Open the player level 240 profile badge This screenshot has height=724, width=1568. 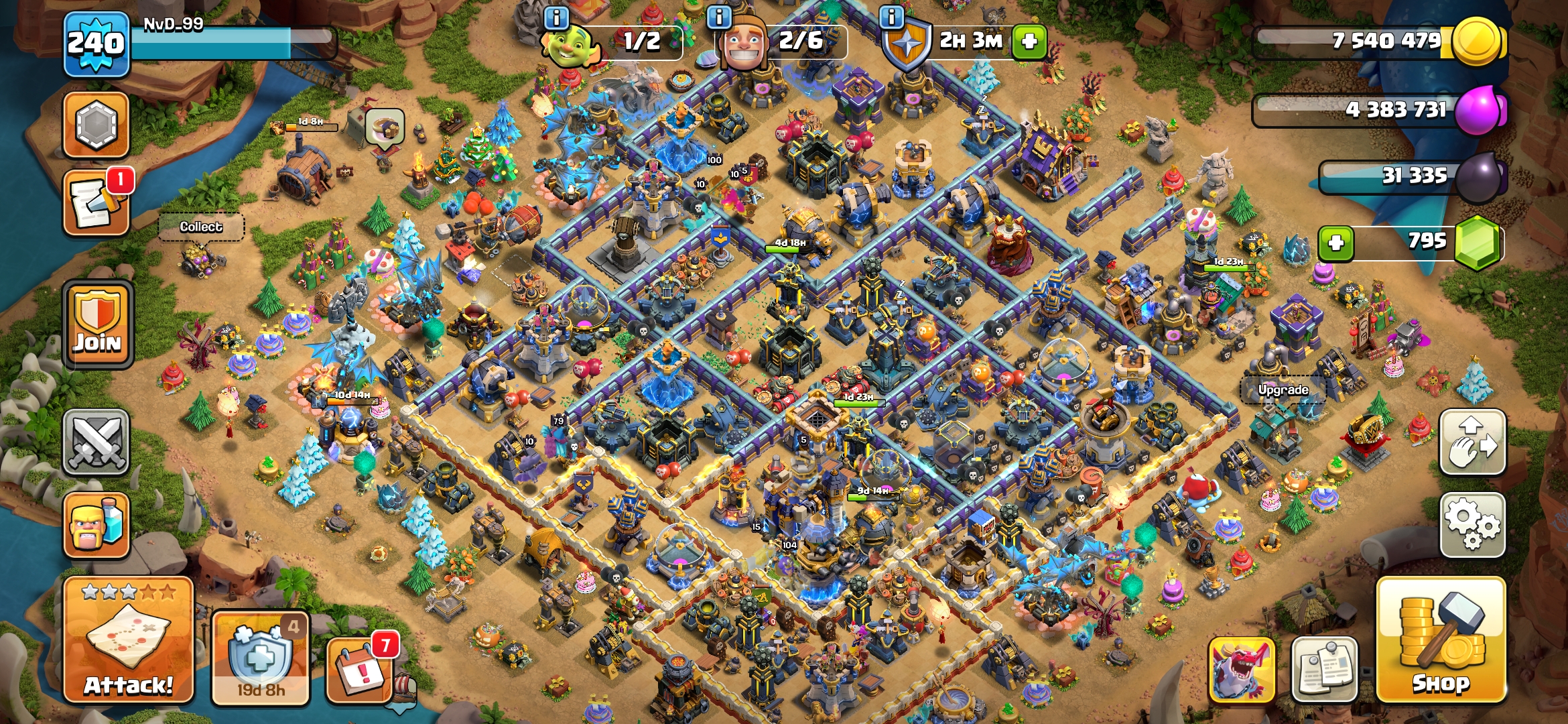point(96,44)
